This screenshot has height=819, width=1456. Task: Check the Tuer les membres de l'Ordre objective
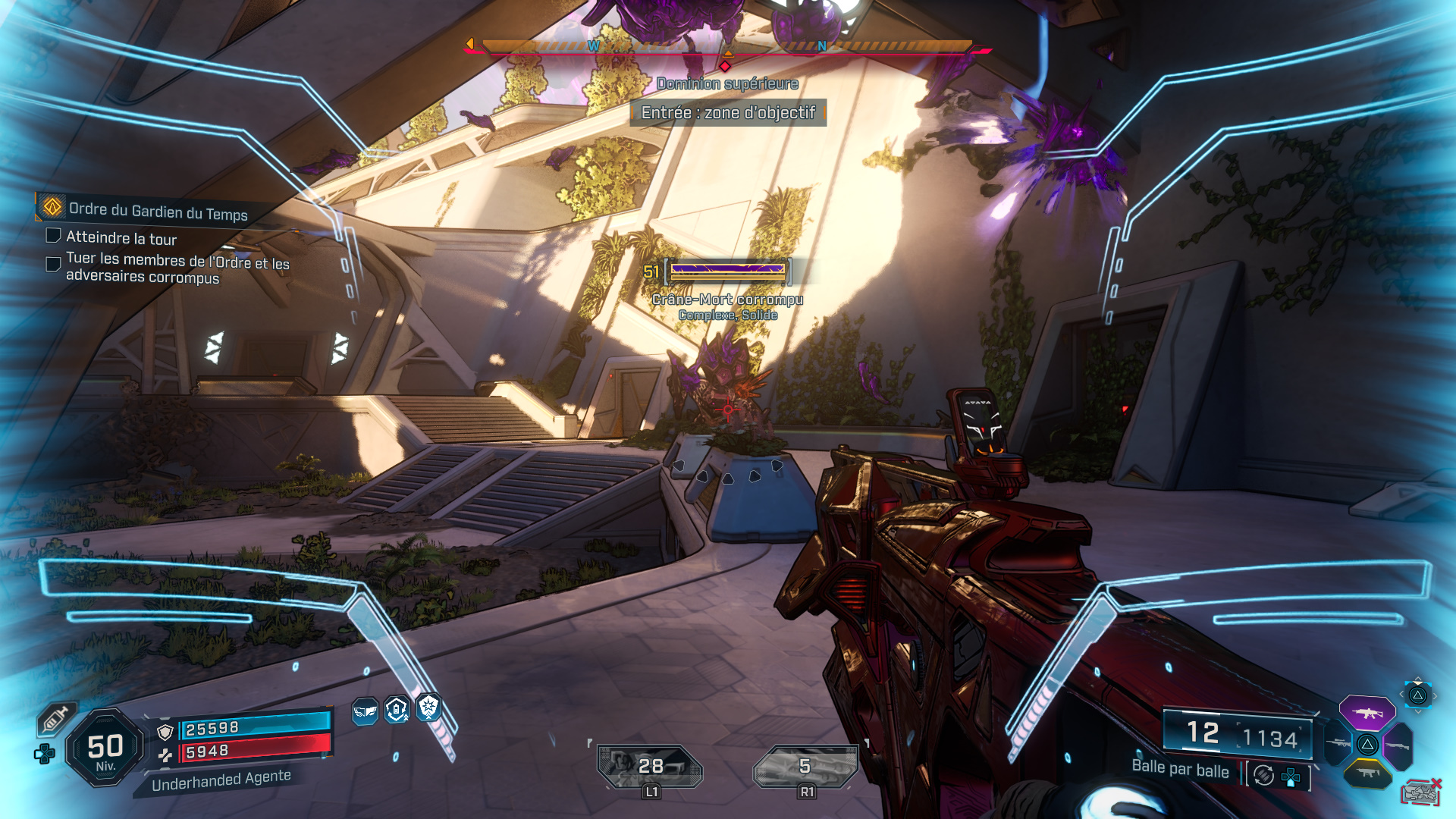click(x=52, y=264)
